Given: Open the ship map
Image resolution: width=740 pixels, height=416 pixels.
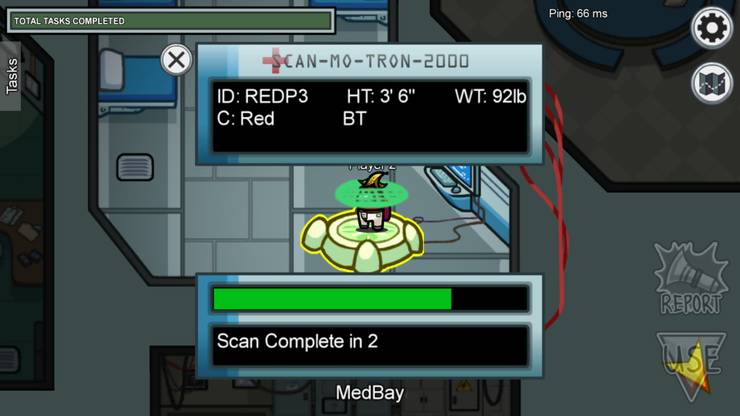Looking at the screenshot, I should (x=712, y=83).
